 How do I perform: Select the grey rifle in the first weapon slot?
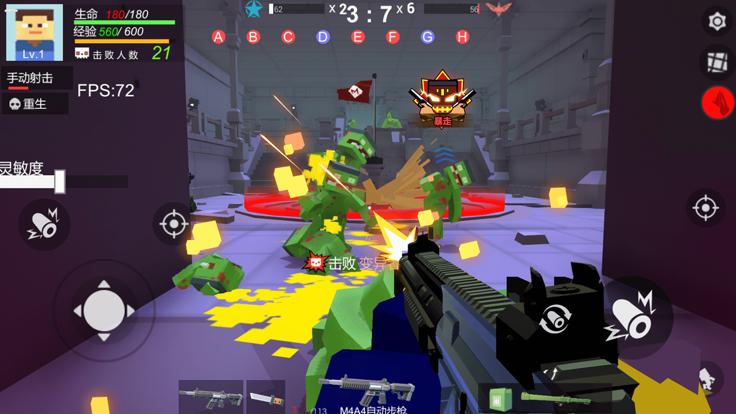pyautogui.click(x=209, y=396)
